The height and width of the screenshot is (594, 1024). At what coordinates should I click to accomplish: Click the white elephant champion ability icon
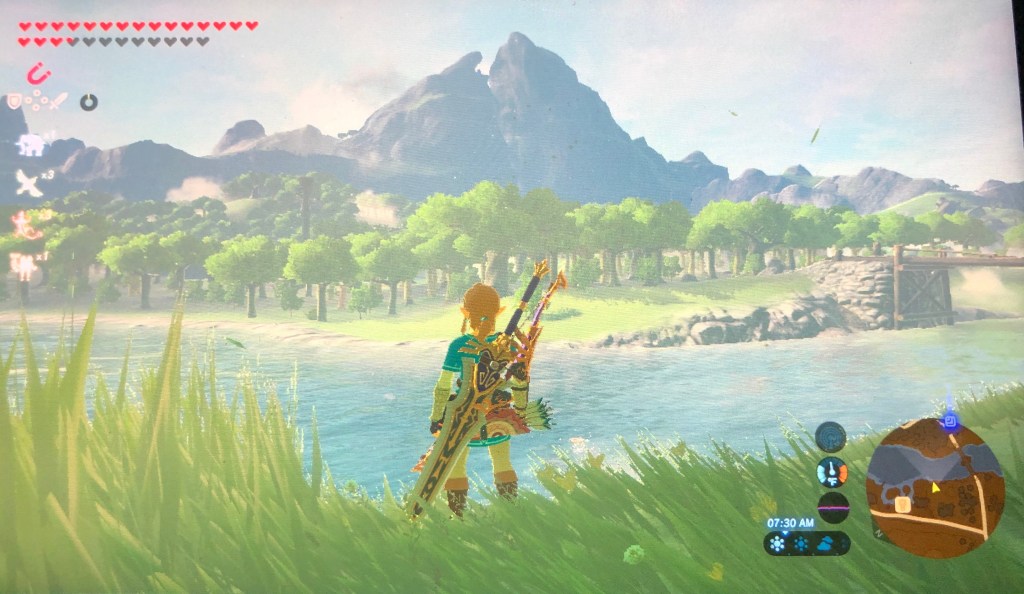tap(30, 144)
